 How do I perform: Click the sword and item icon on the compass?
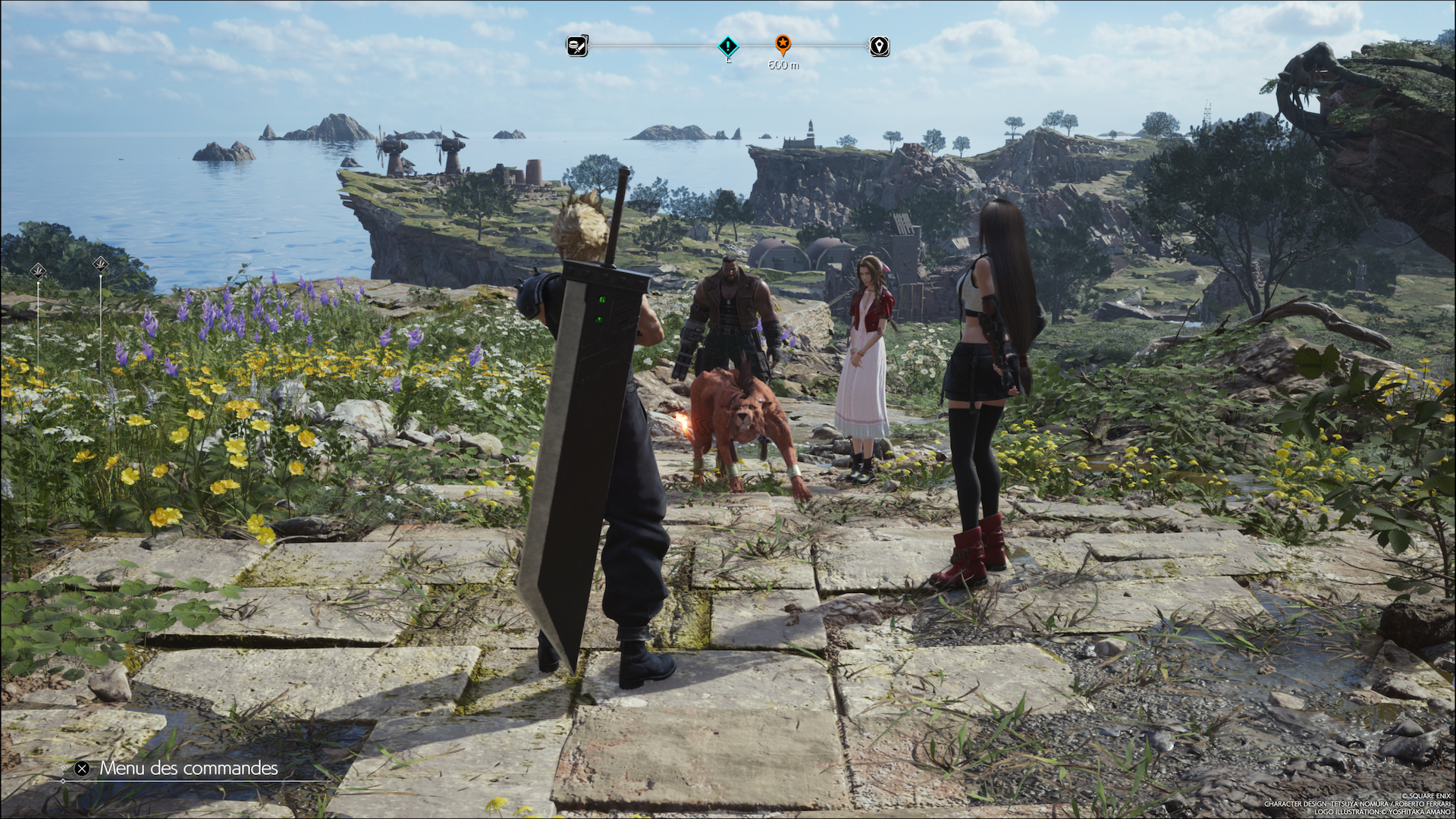tap(577, 46)
